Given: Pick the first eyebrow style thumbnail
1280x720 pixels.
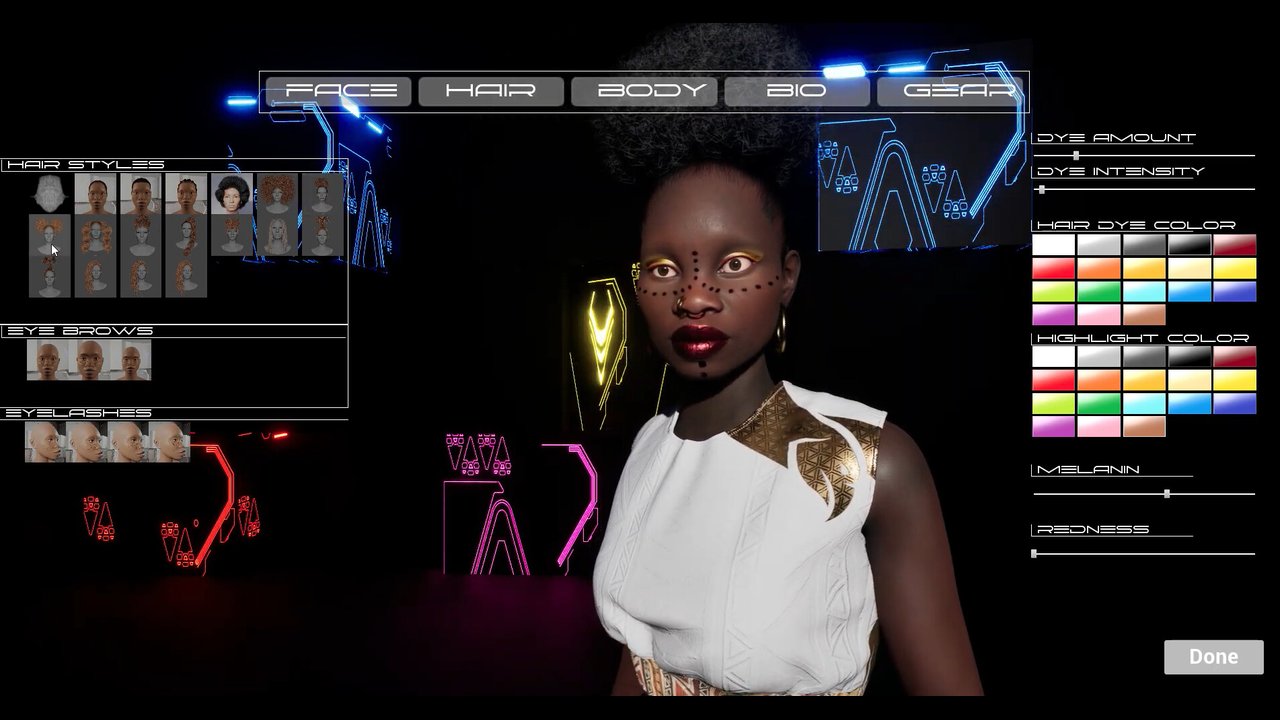Looking at the screenshot, I should point(47,360).
